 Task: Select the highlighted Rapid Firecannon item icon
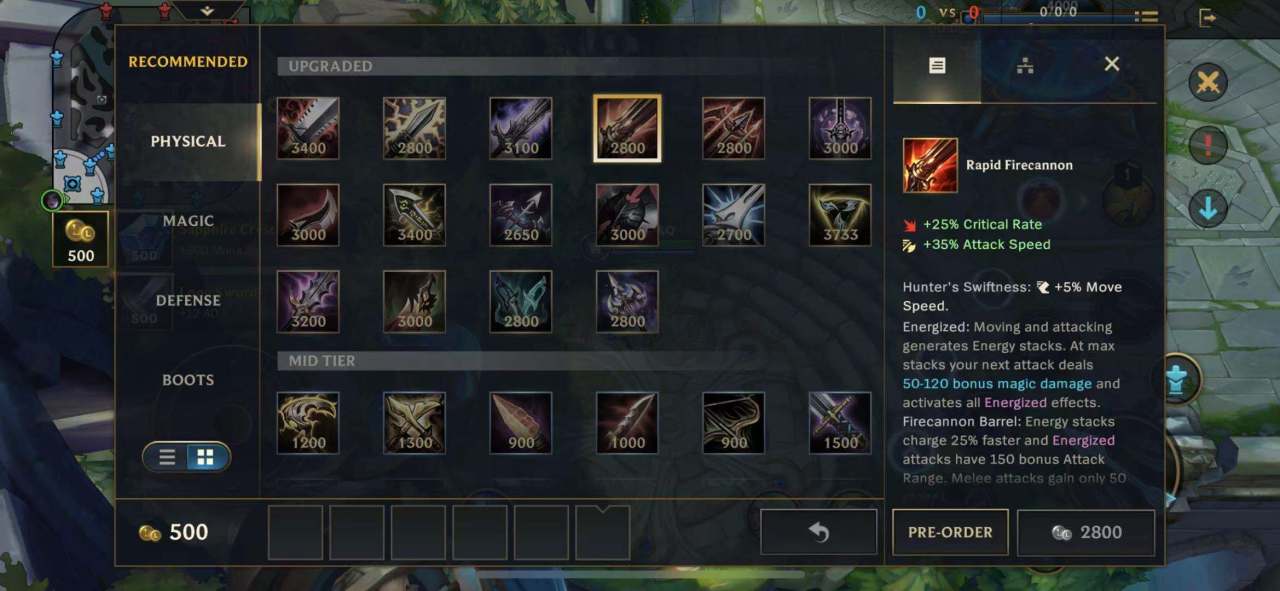(x=627, y=128)
